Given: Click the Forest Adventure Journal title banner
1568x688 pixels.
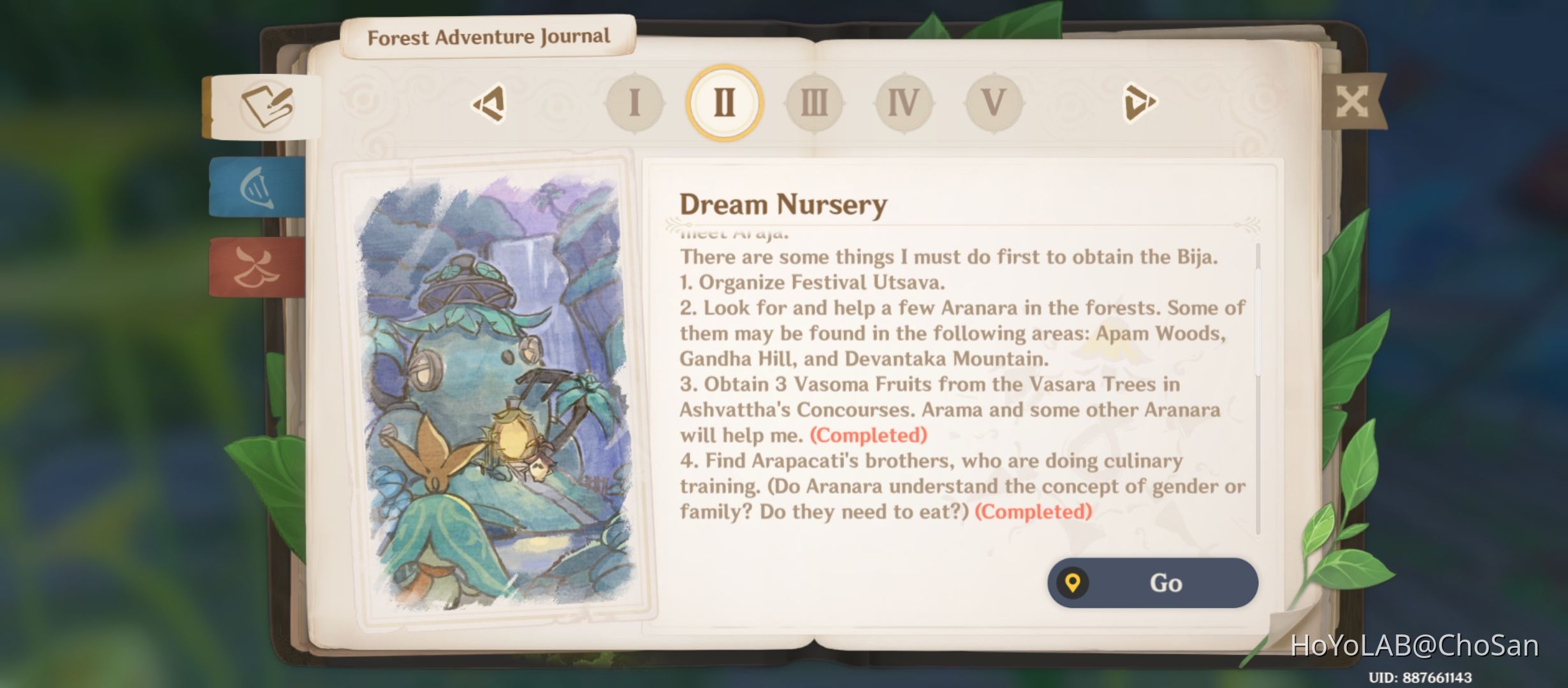Looking at the screenshot, I should 489,37.
